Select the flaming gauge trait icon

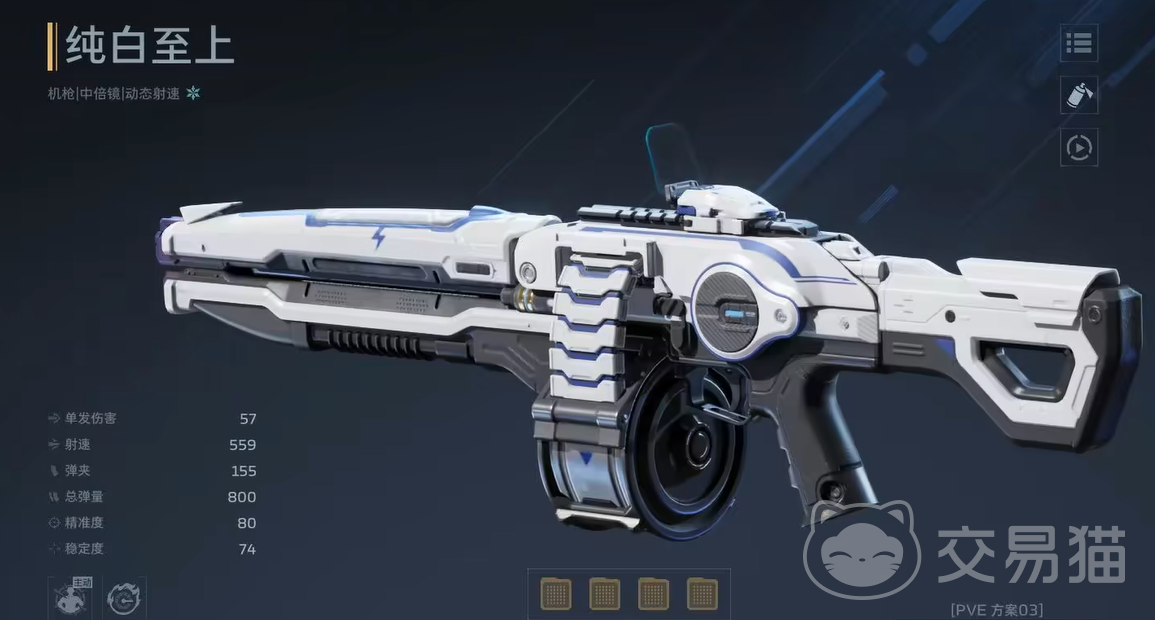click(x=124, y=598)
